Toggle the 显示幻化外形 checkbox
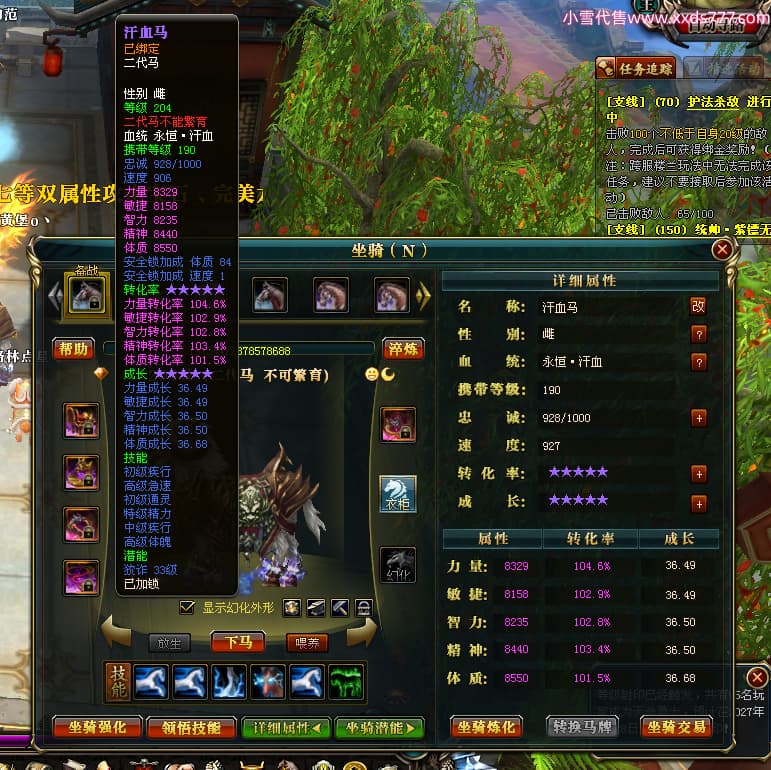Image resolution: width=771 pixels, height=770 pixels. pyautogui.click(x=187, y=607)
